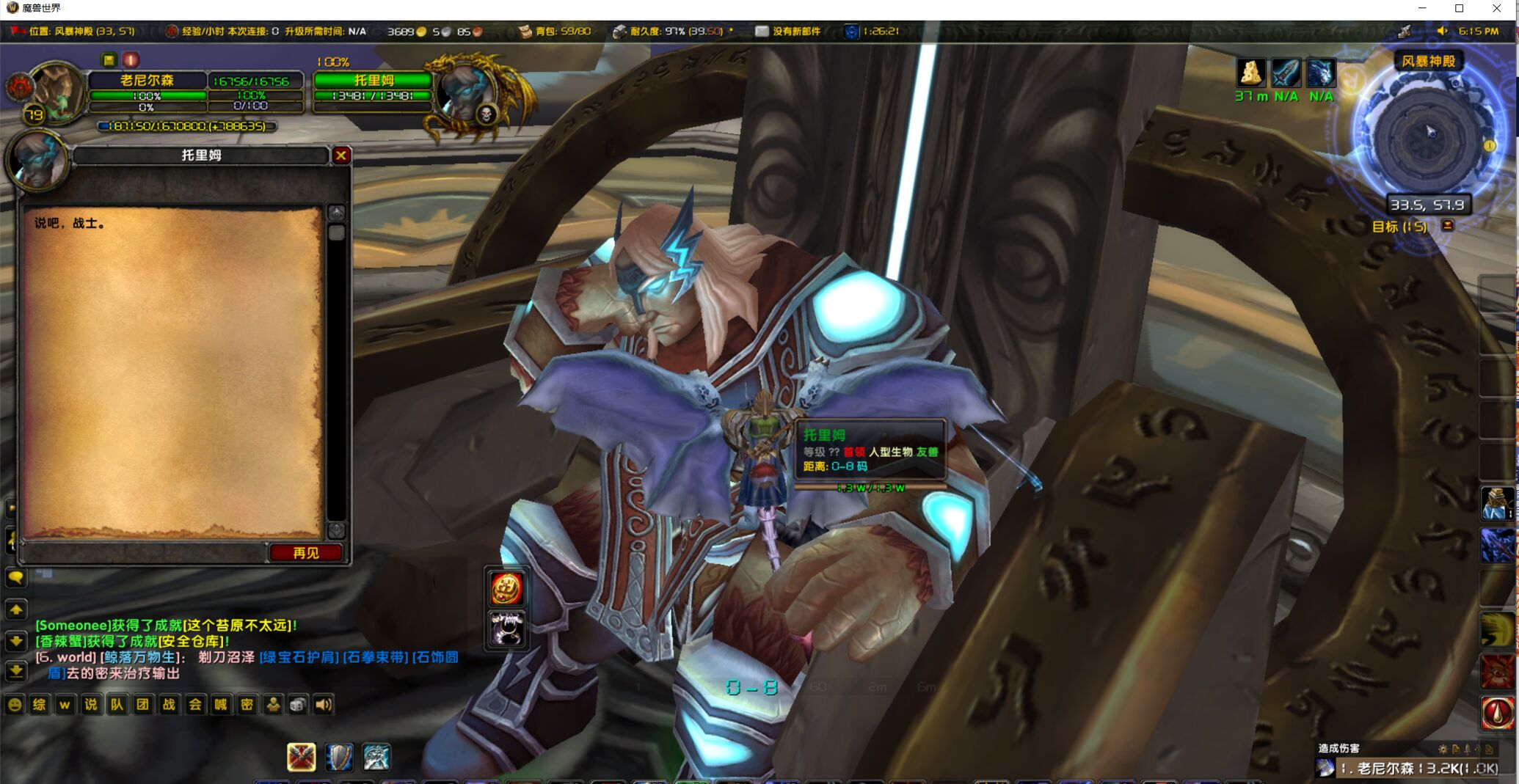Image resolution: width=1519 pixels, height=784 pixels.
Task: Choose the 密 whisper chat button
Action: (247, 705)
